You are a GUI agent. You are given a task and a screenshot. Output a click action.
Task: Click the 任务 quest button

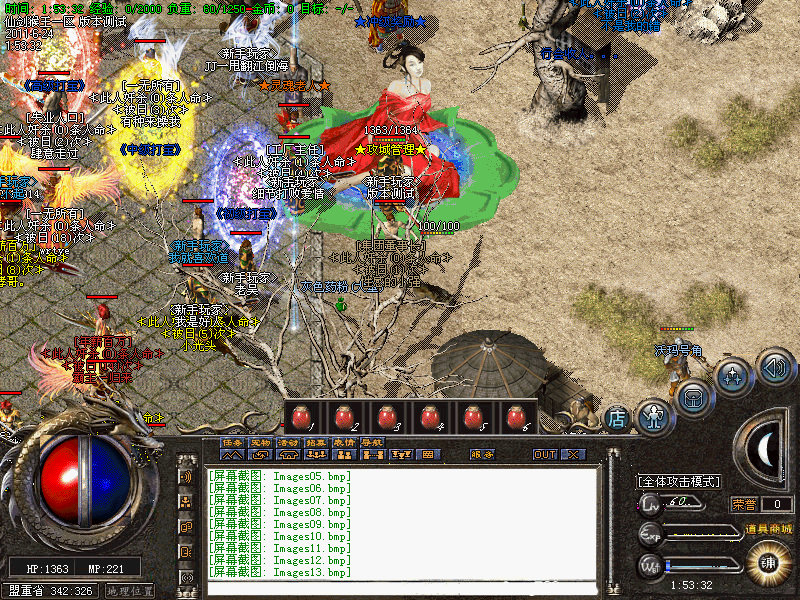point(232,442)
